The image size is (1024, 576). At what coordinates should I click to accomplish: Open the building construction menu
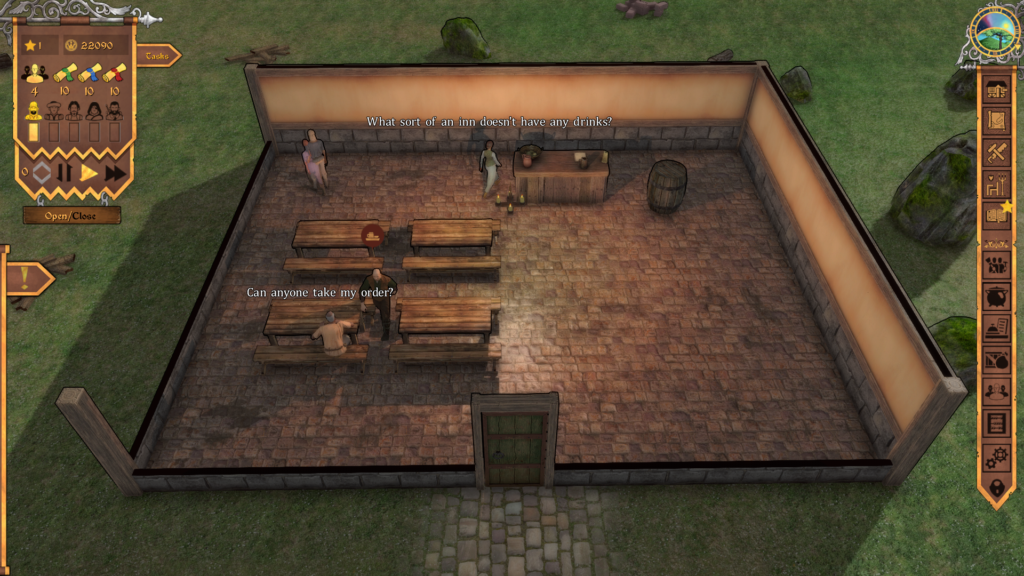pyautogui.click(x=996, y=89)
